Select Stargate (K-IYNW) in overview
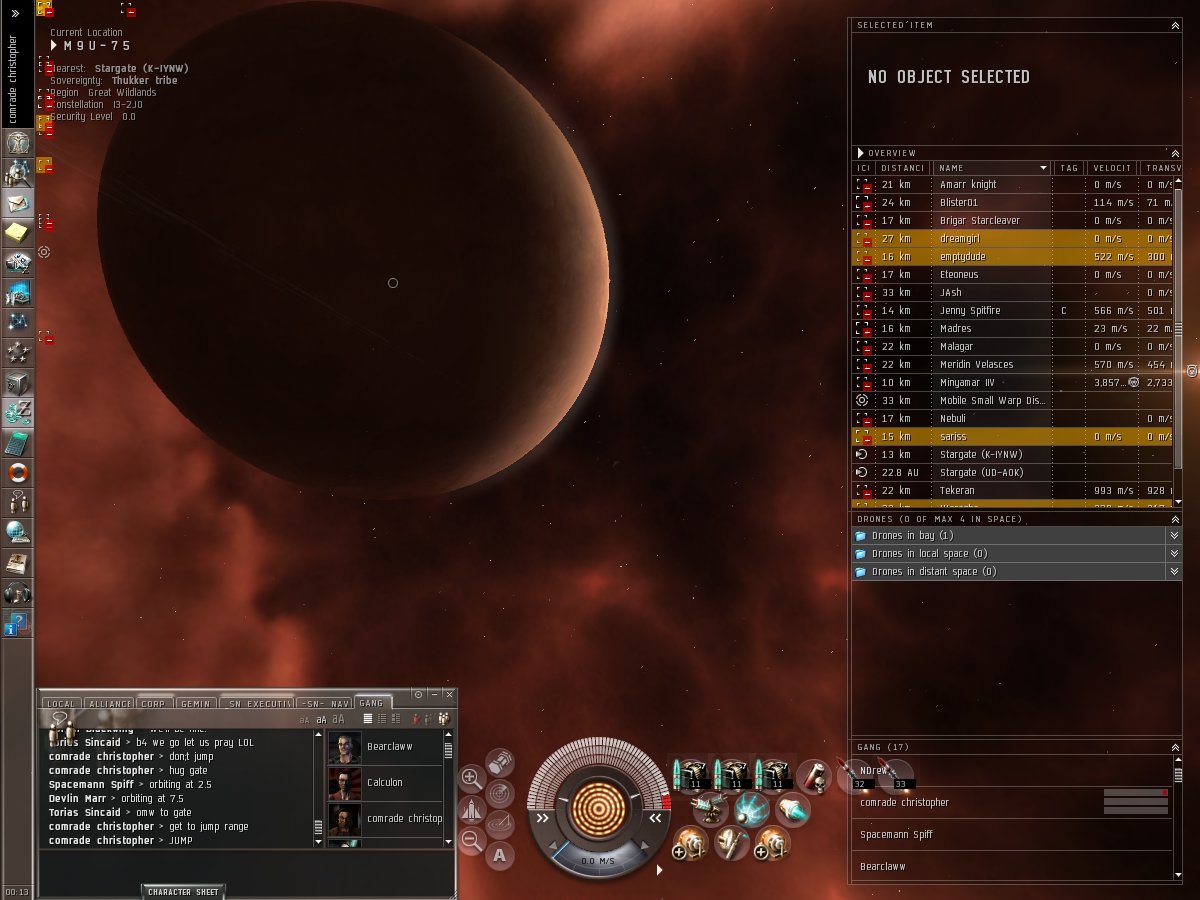Screen dimensions: 1200x900 (980, 455)
